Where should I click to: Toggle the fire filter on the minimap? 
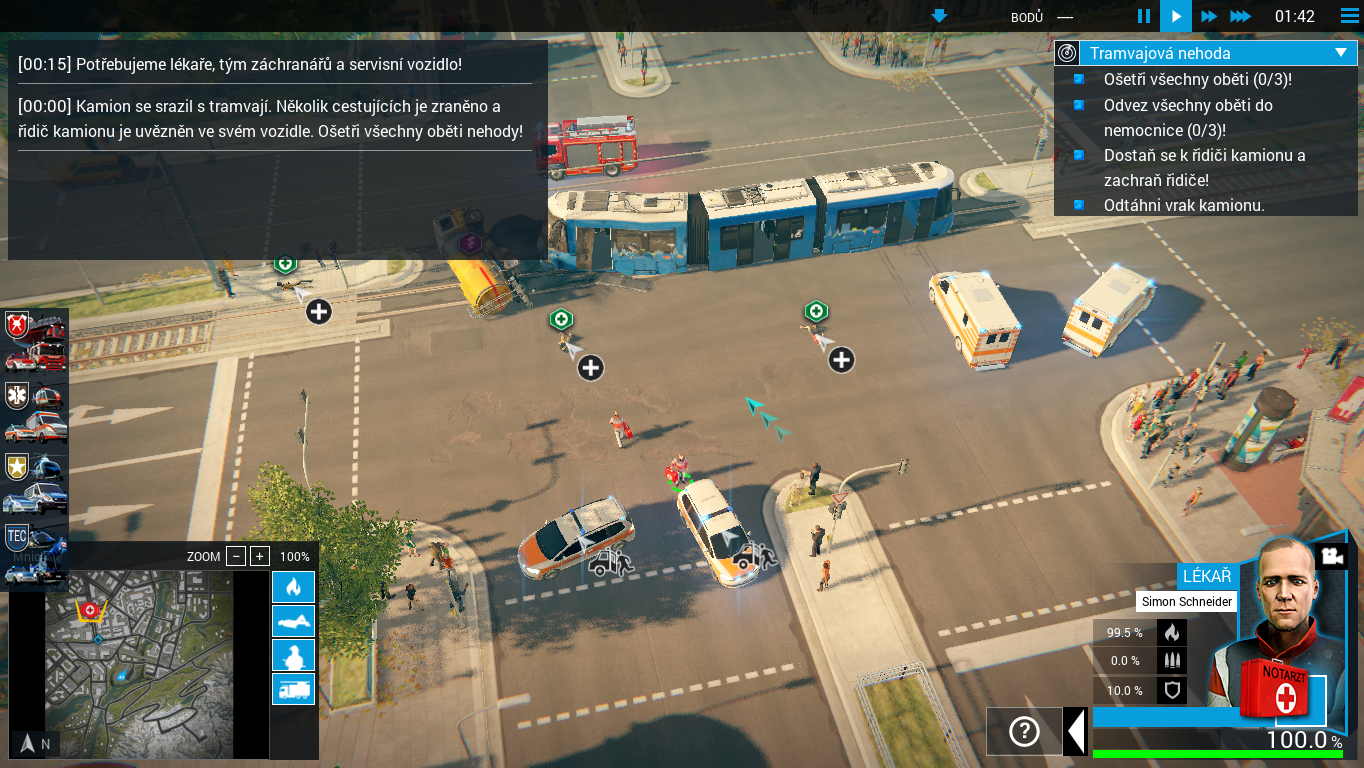[x=293, y=587]
